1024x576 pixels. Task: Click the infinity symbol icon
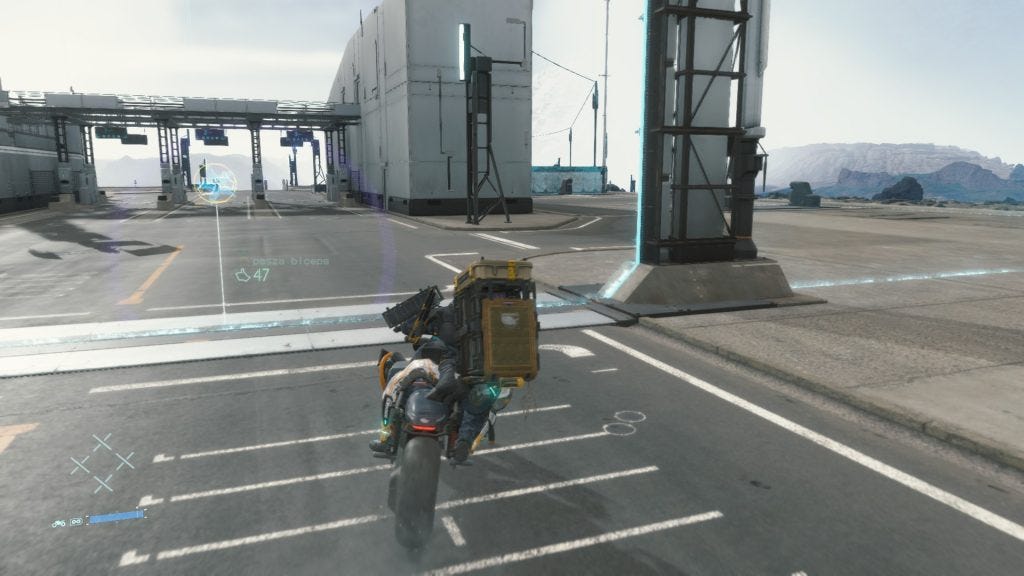coord(76,521)
